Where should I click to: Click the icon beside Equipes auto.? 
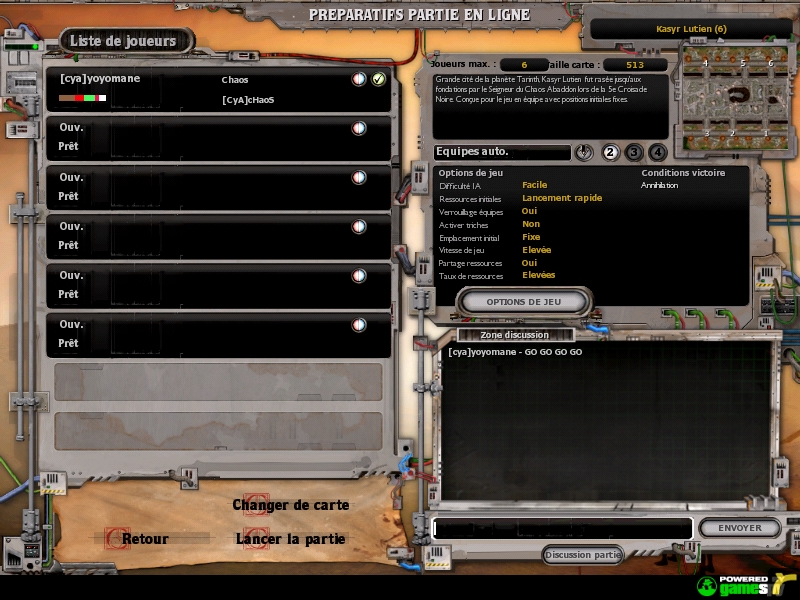point(585,152)
